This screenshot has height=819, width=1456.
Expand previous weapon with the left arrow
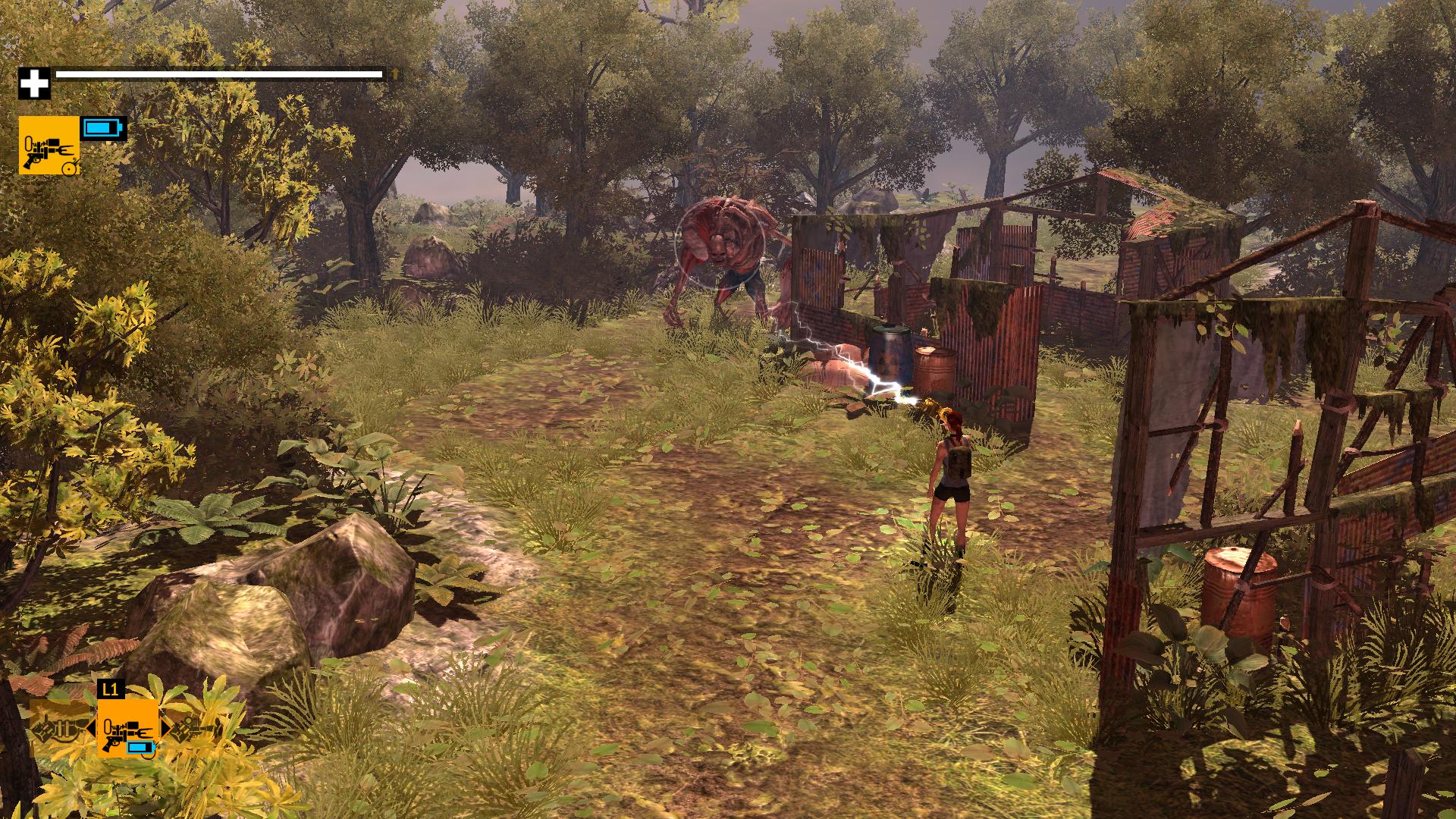pos(91,728)
